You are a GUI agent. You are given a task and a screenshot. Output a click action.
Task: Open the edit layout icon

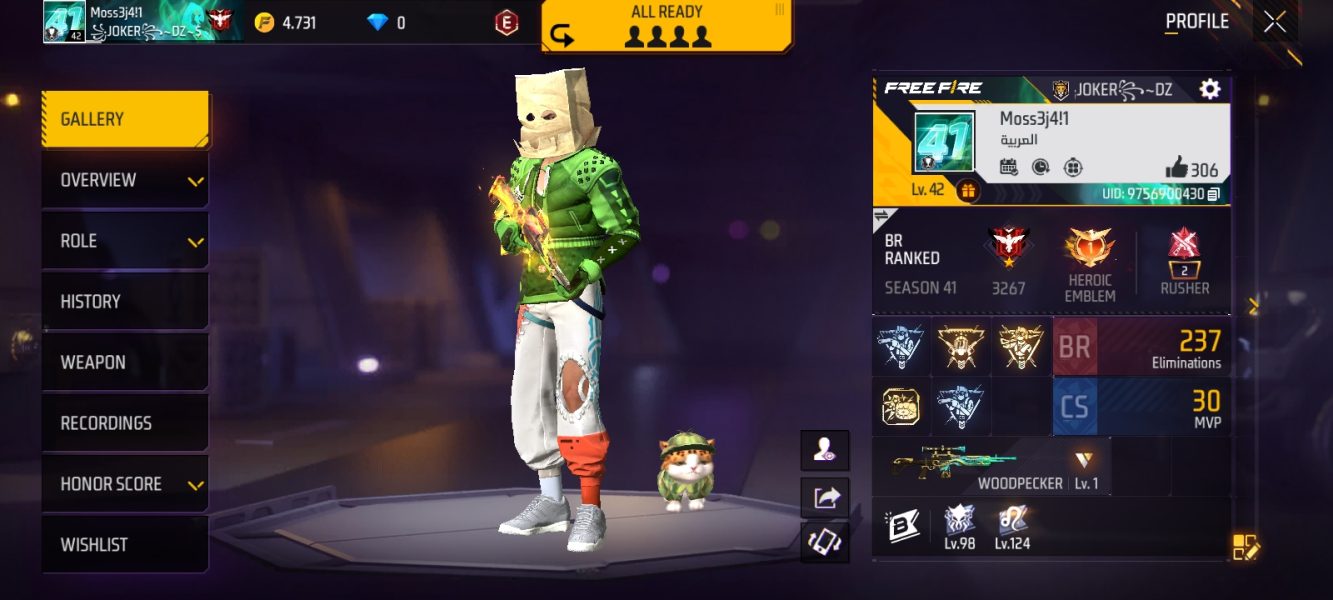point(1246,547)
